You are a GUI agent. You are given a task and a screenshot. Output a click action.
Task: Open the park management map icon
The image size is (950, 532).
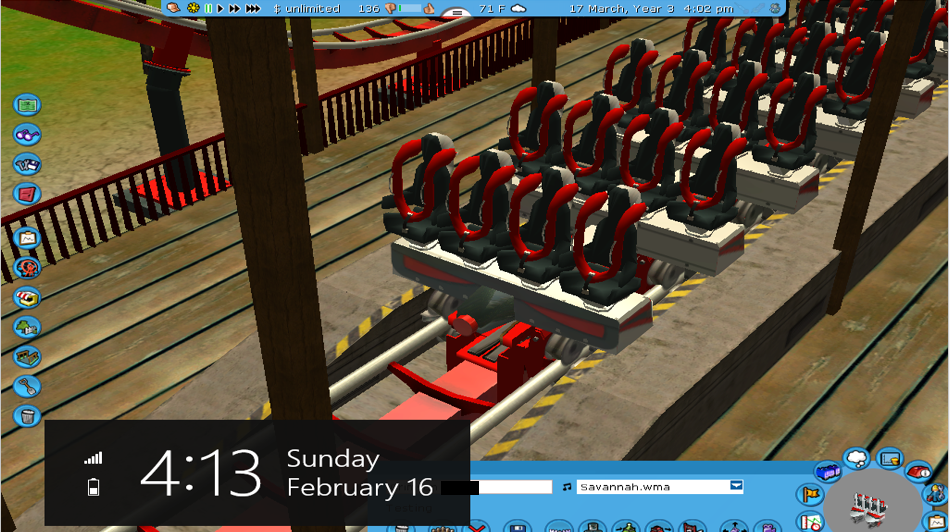(27, 105)
